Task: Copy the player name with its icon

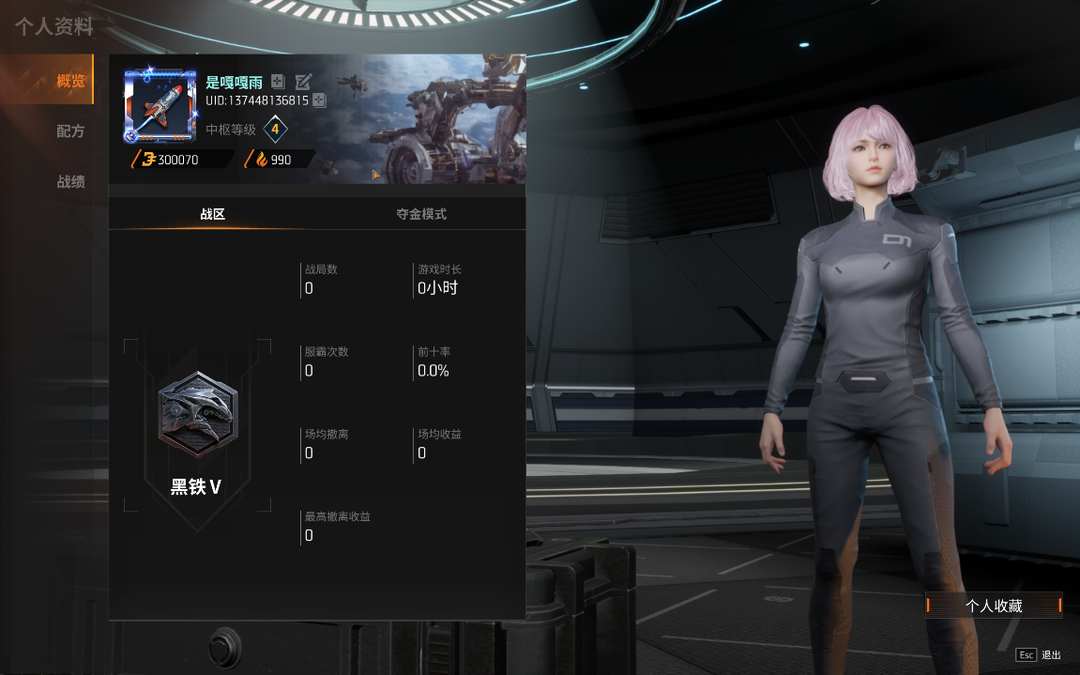Action: pos(278,82)
